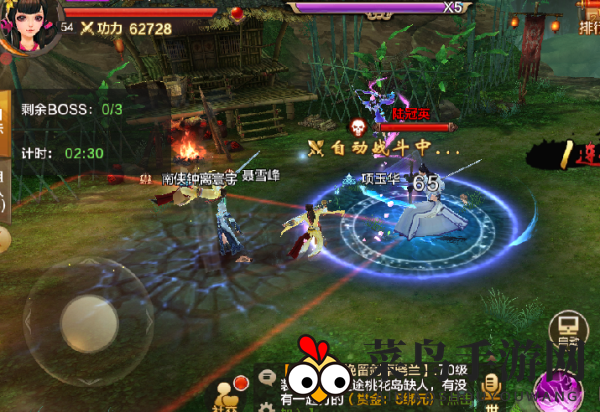Open the gear settings icon

click(268, 405)
